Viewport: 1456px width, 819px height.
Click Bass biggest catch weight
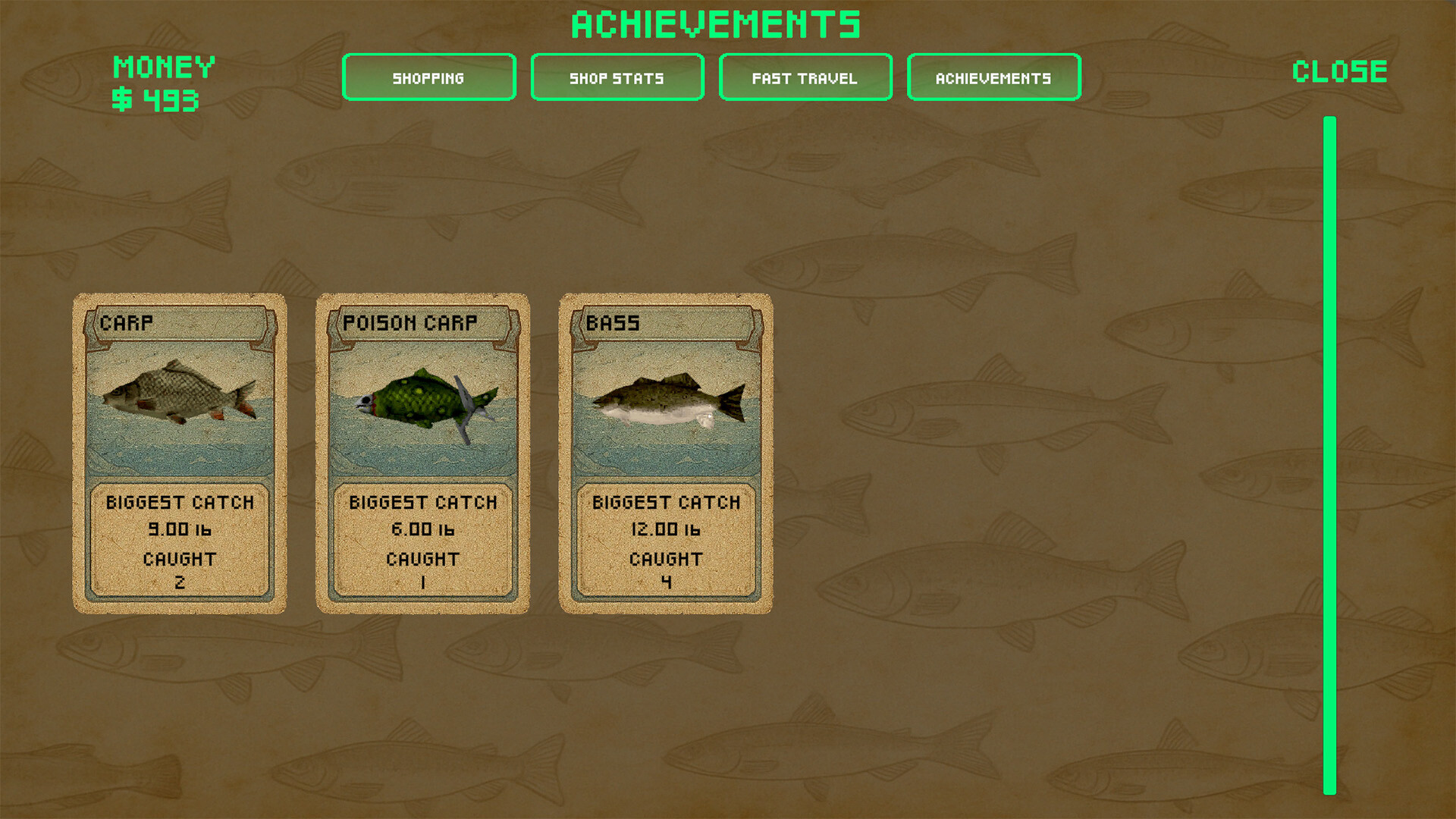coord(667,529)
